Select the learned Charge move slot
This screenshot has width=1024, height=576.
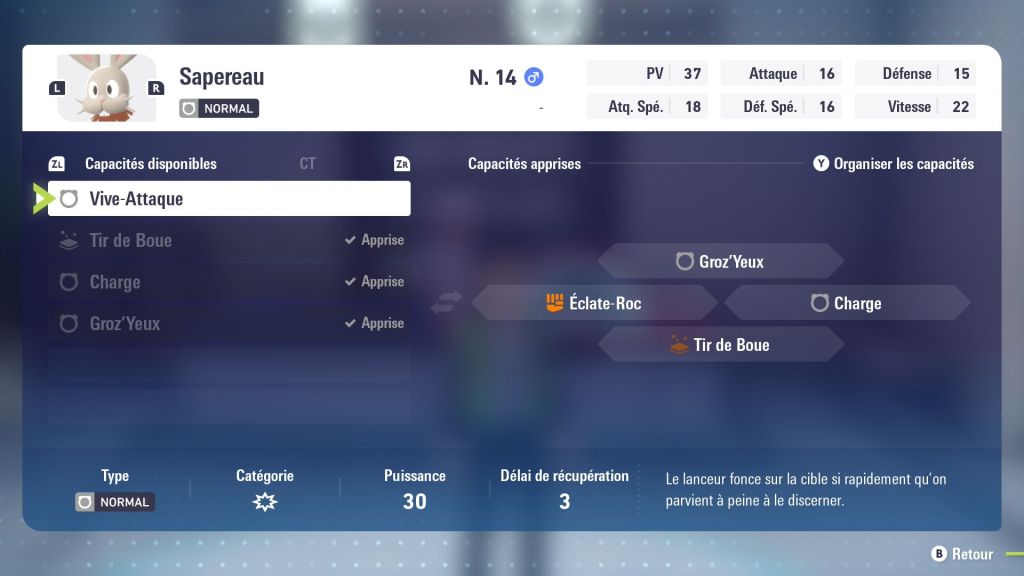pos(846,303)
